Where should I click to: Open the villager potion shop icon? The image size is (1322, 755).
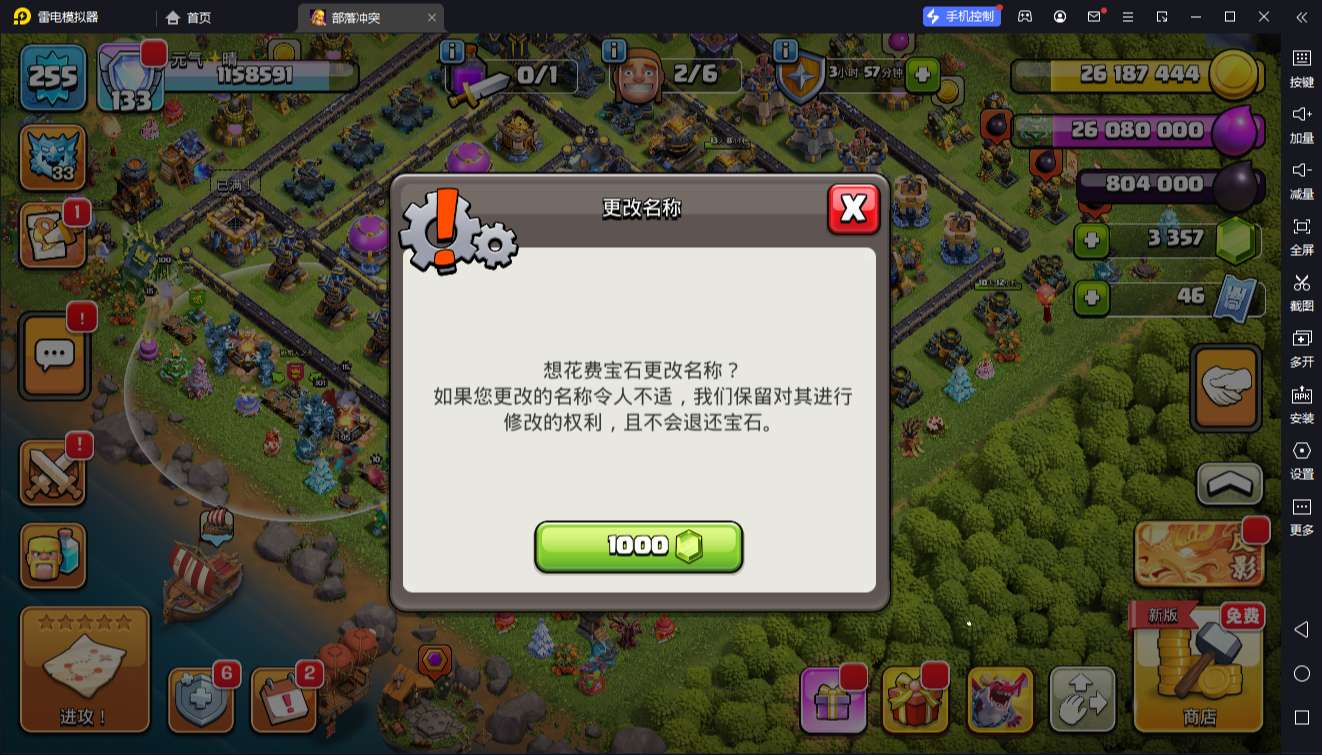(x=54, y=556)
